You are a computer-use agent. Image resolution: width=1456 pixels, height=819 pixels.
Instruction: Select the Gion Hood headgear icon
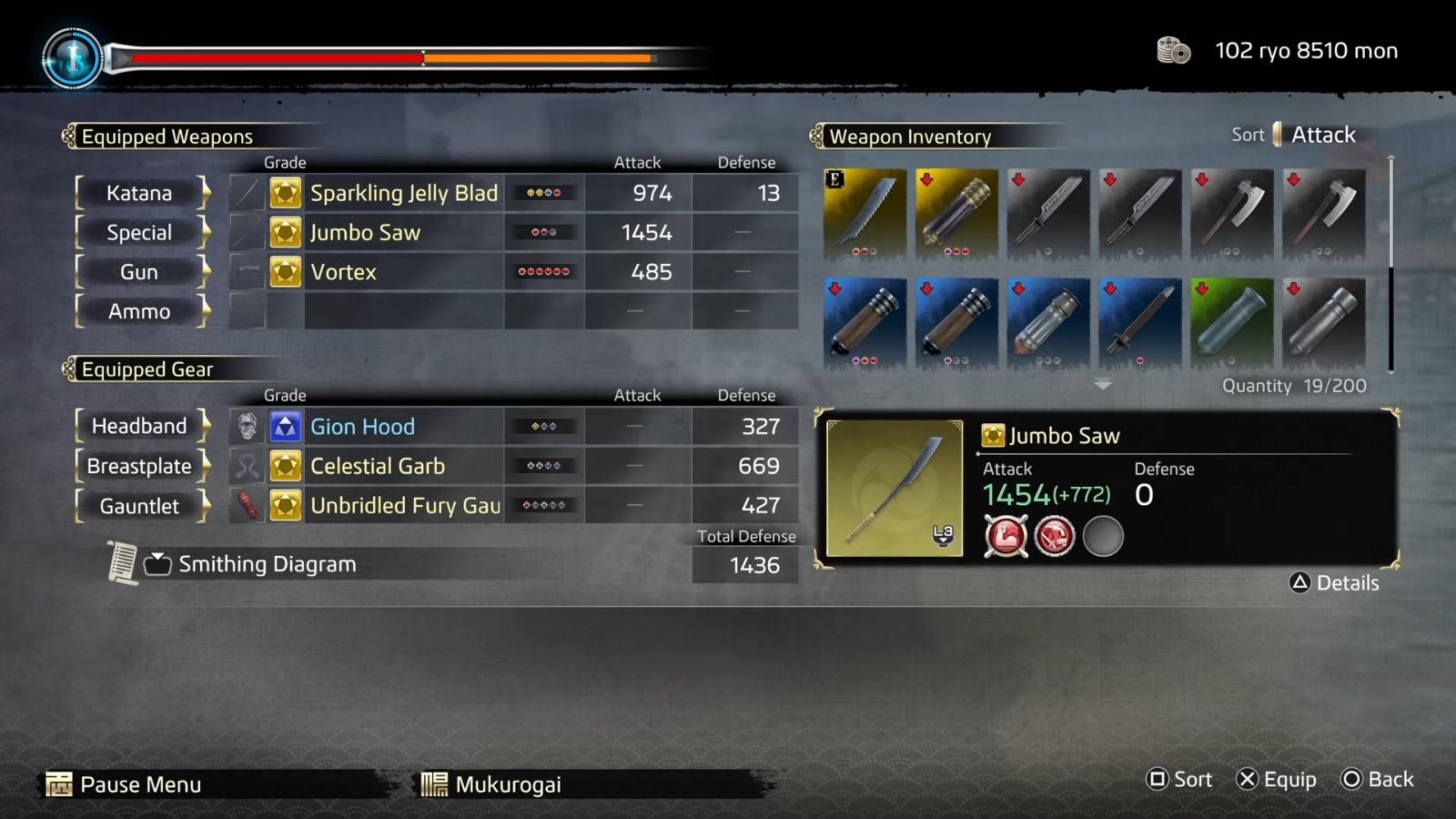(247, 426)
